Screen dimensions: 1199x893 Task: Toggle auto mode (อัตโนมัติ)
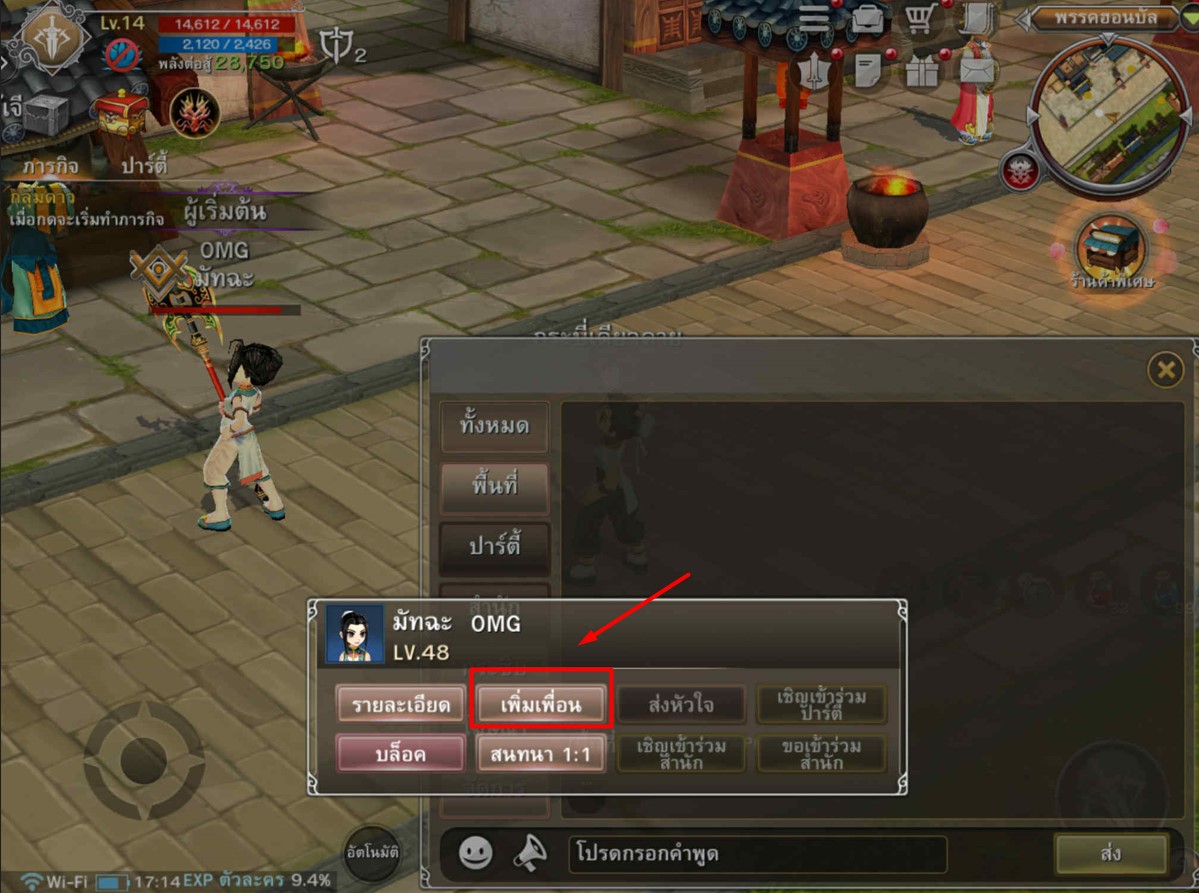373,856
